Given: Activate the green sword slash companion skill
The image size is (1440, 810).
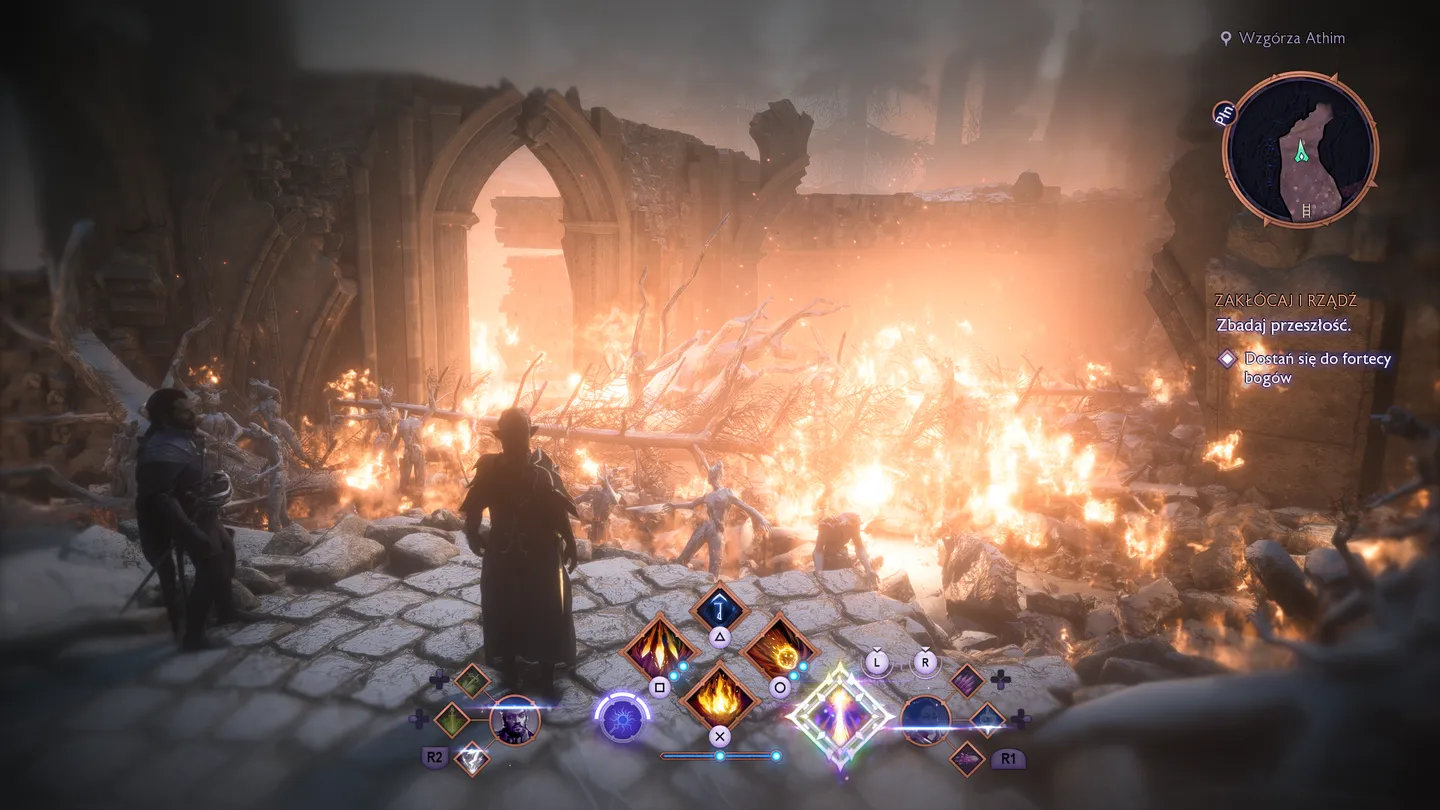Looking at the screenshot, I should [472, 682].
